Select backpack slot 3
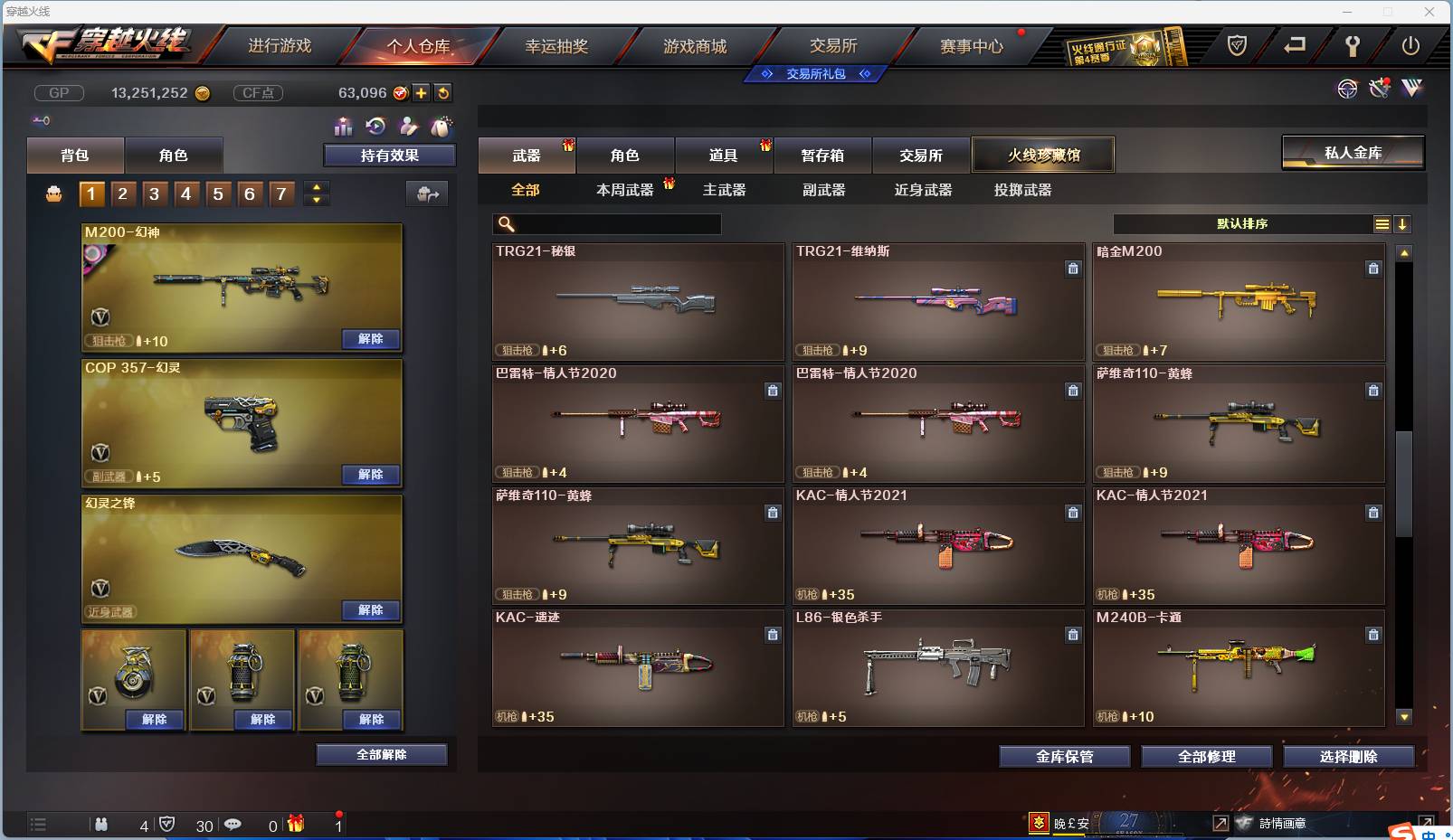1453x840 pixels. click(154, 193)
